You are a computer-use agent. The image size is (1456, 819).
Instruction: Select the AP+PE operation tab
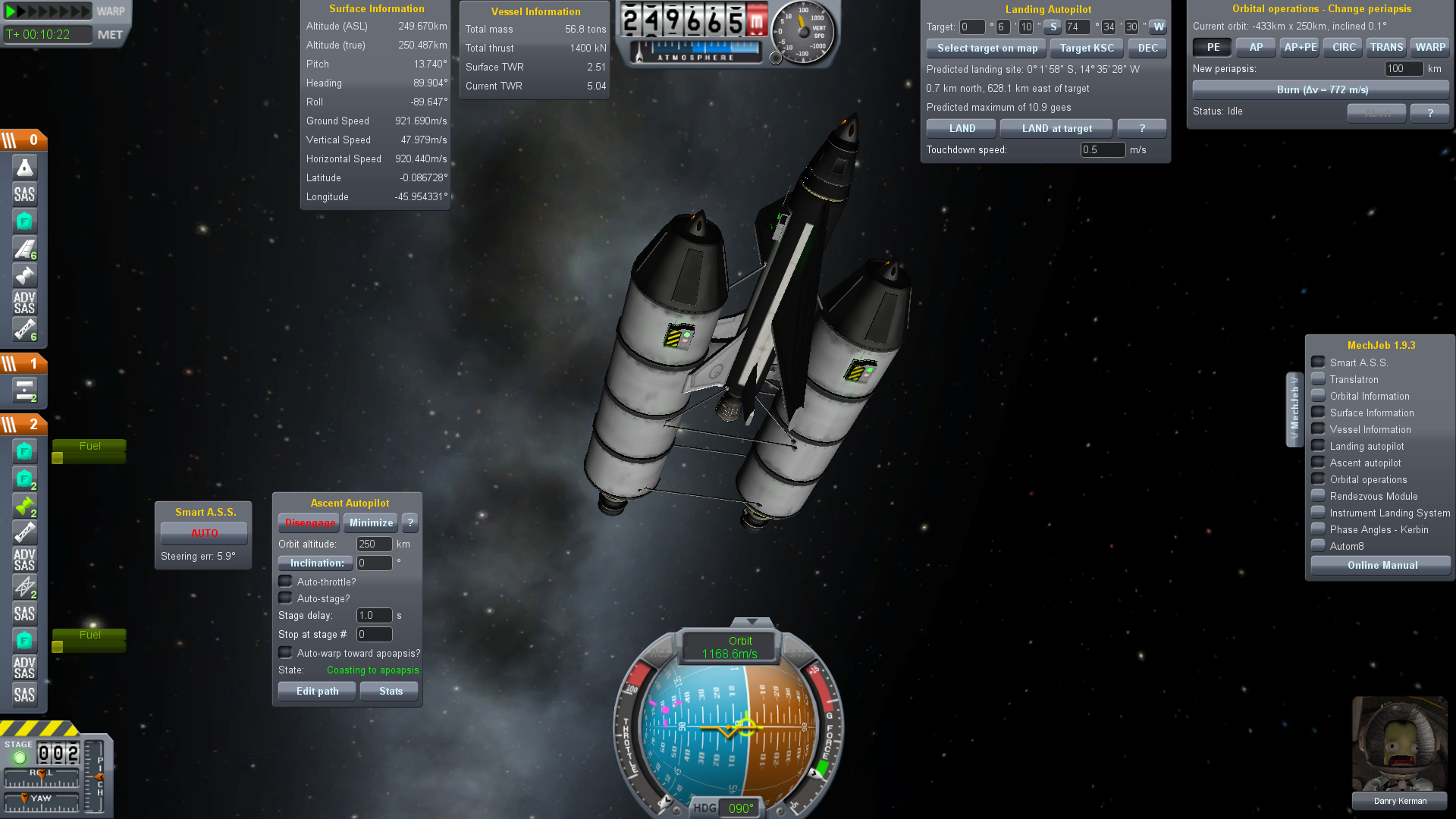click(1300, 47)
